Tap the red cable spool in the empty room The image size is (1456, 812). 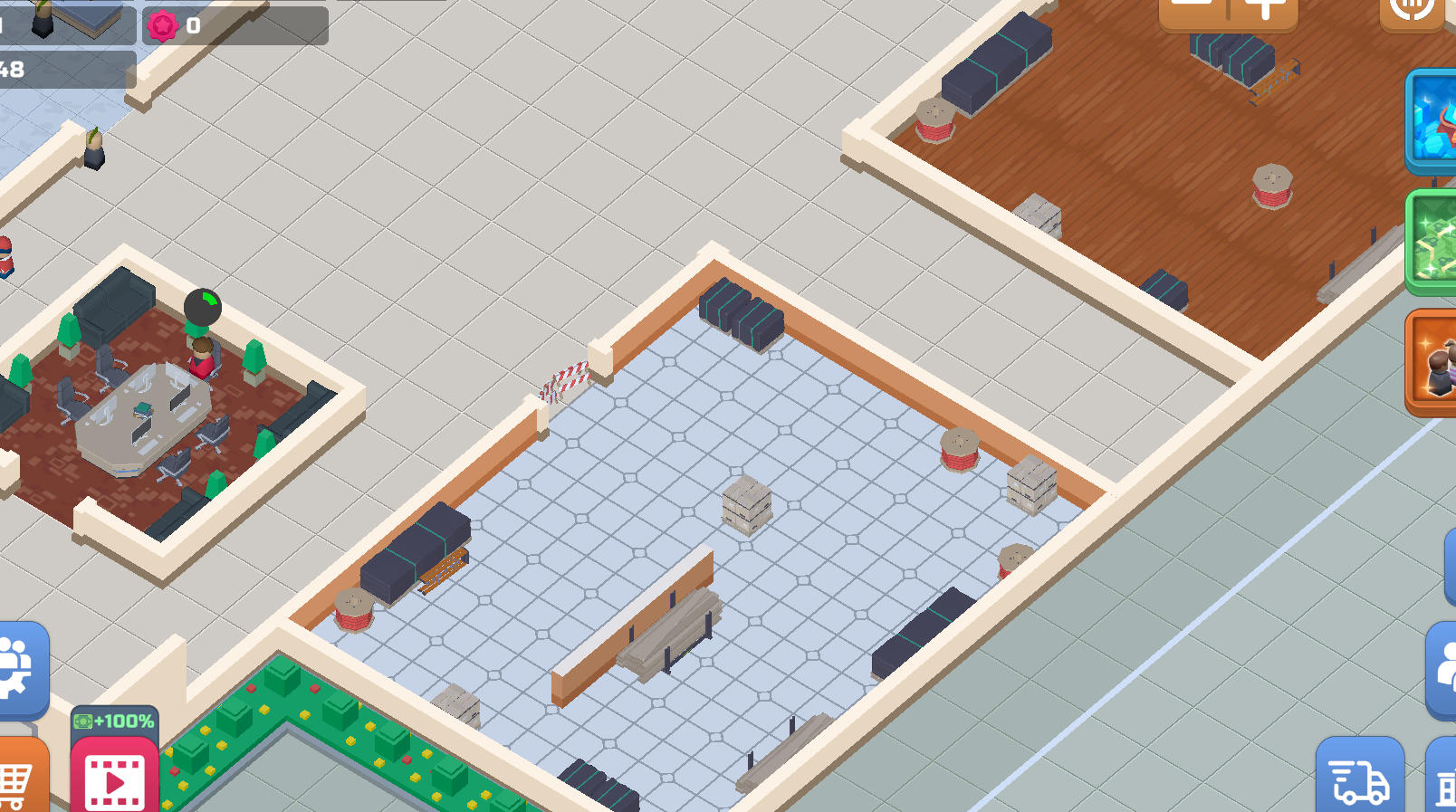point(960,450)
